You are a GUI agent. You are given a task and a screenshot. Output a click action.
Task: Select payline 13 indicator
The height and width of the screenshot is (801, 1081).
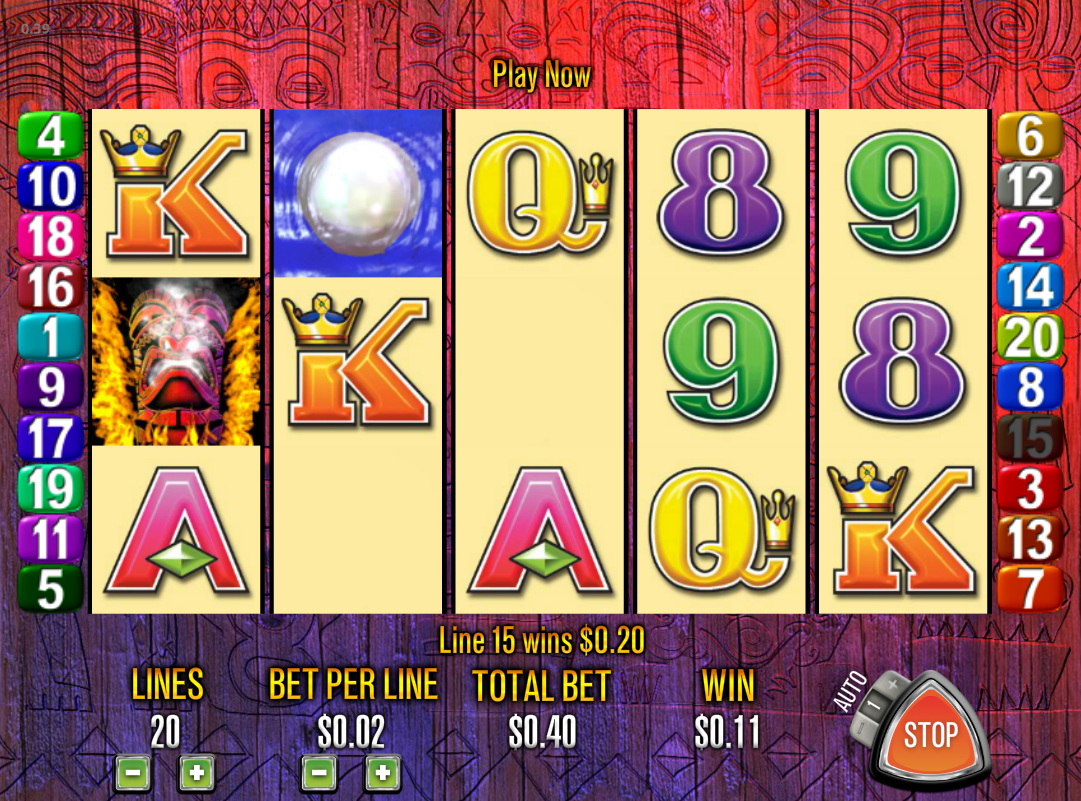1030,540
